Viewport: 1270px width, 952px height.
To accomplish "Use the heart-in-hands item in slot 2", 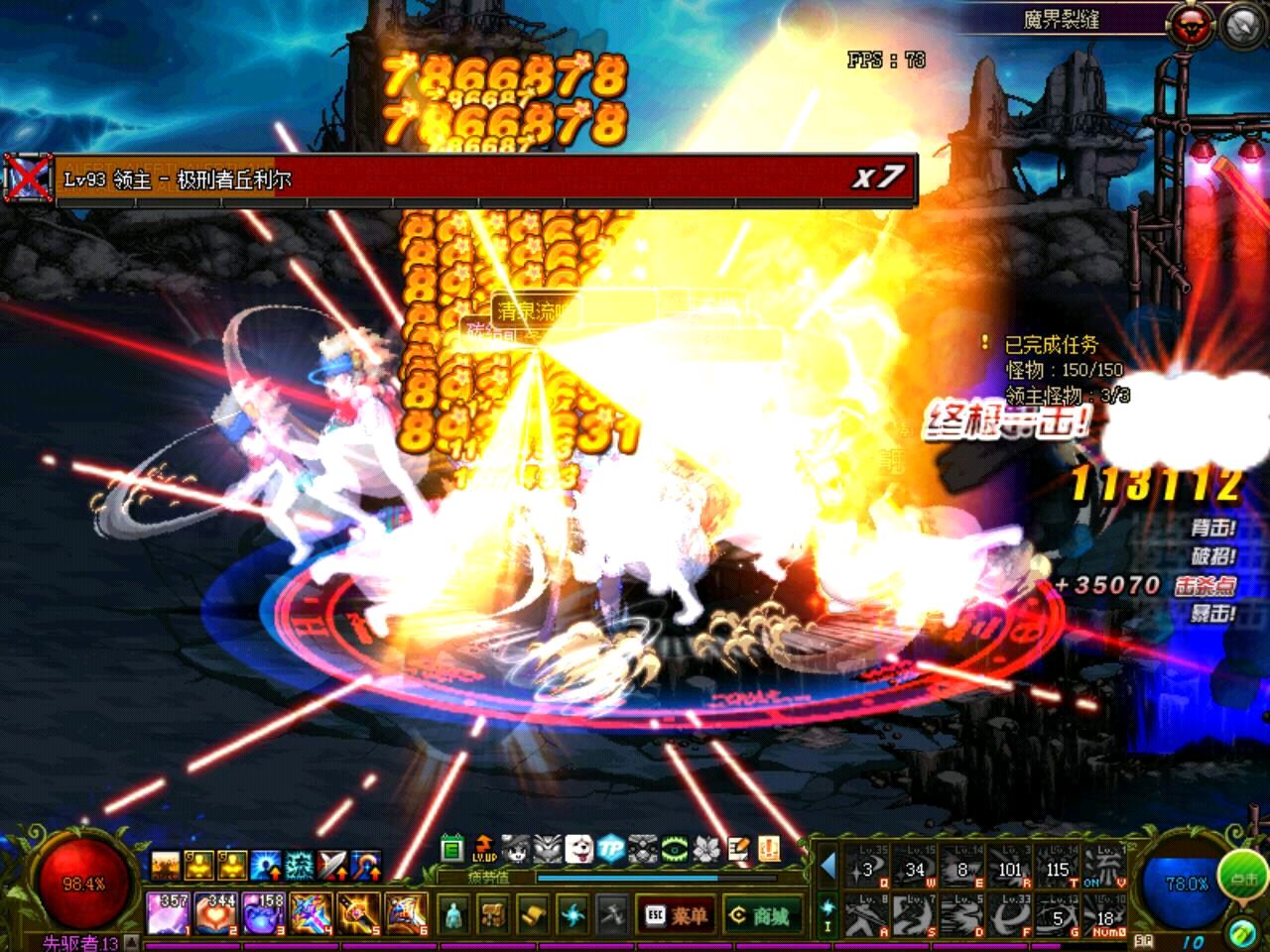I will [215, 913].
